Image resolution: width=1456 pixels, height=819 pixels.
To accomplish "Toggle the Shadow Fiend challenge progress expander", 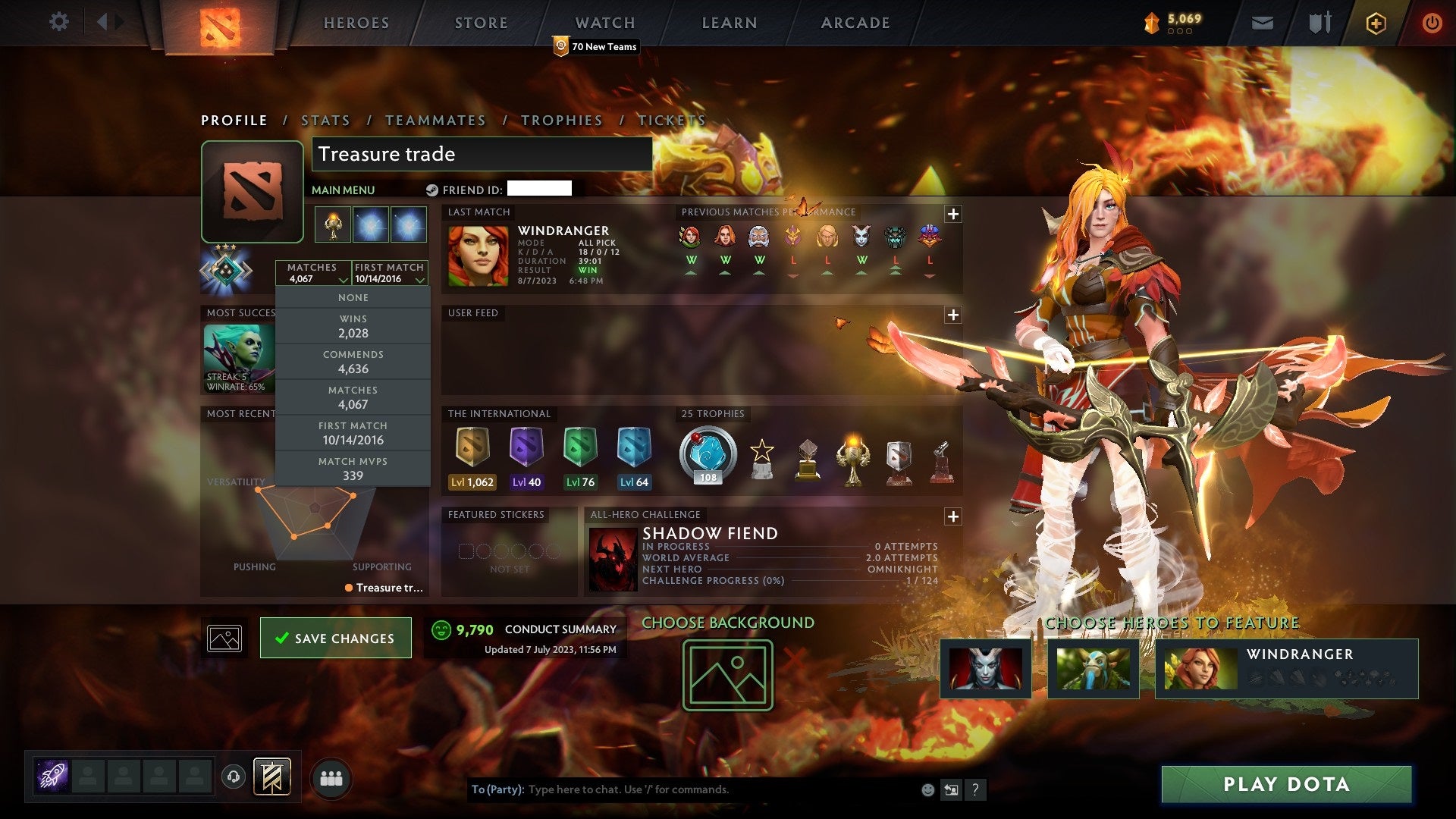I will 954,516.
